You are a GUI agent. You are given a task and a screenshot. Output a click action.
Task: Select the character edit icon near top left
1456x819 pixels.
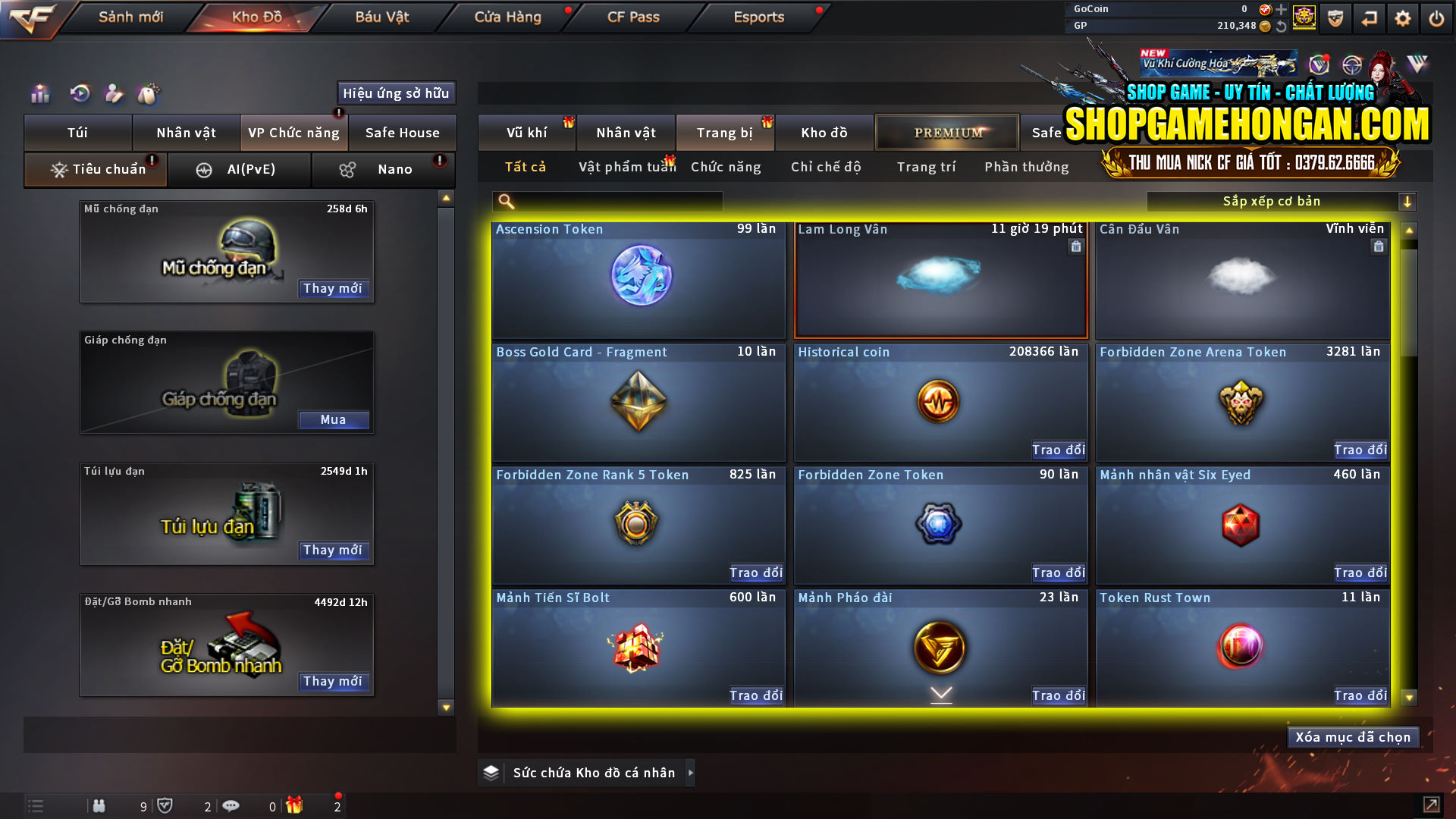[x=114, y=93]
